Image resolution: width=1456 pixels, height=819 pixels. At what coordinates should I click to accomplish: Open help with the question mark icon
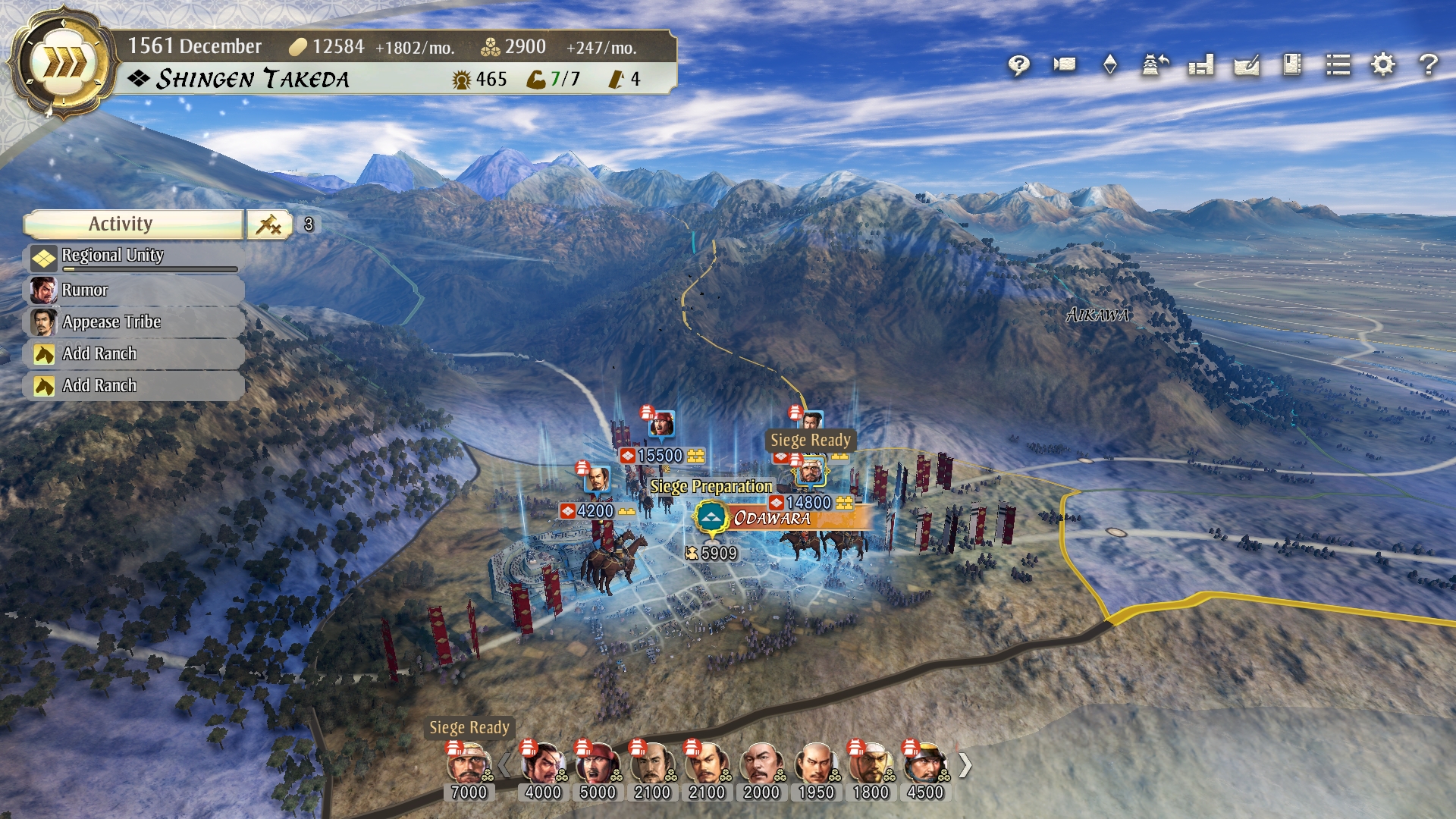(1429, 65)
